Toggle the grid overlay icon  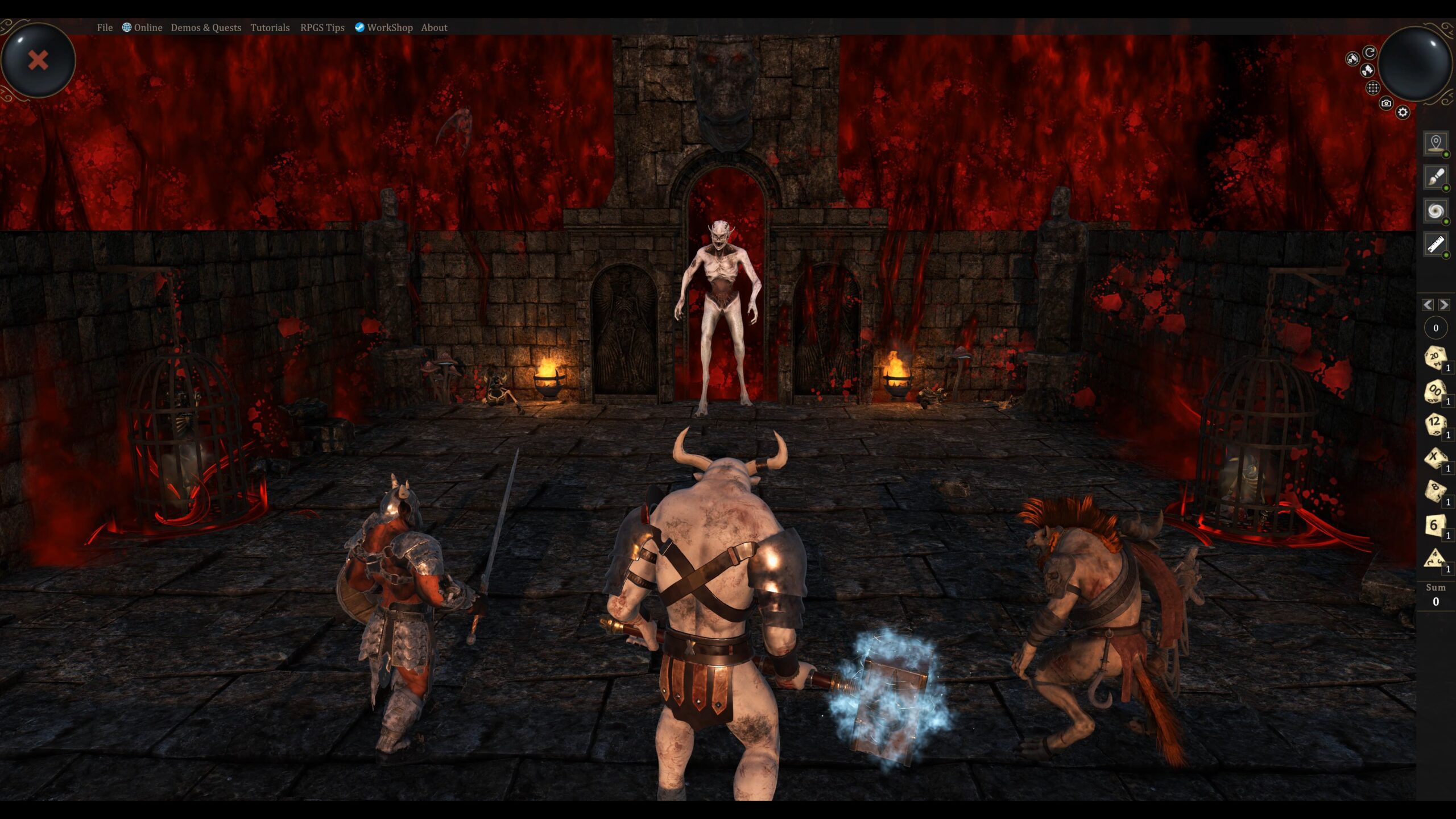[1373, 88]
